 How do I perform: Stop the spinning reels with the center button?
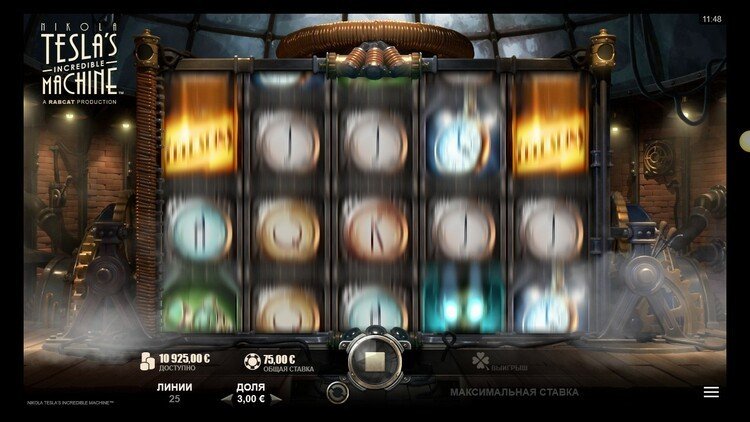pos(375,358)
